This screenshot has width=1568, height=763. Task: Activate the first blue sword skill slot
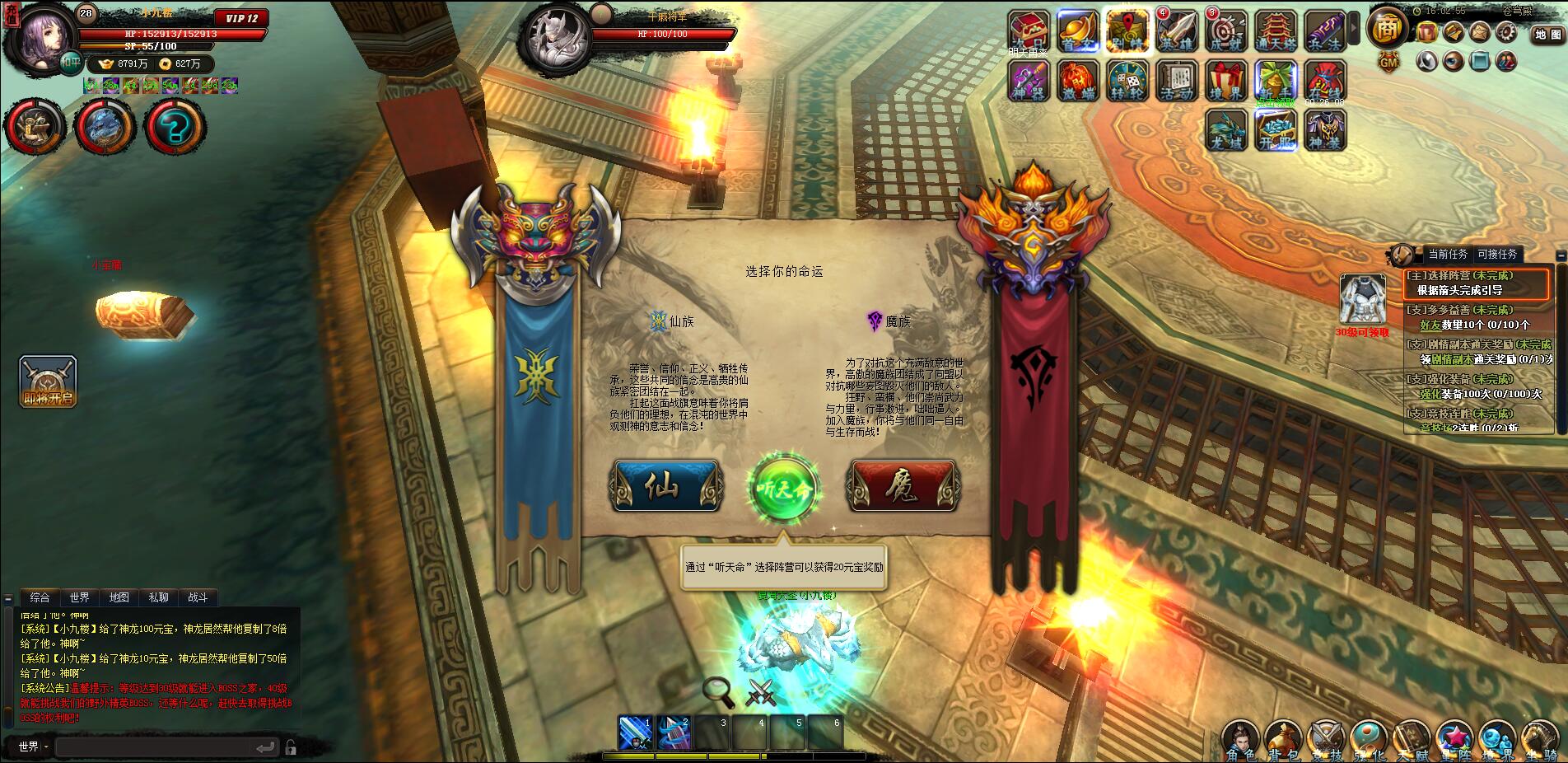point(636,733)
